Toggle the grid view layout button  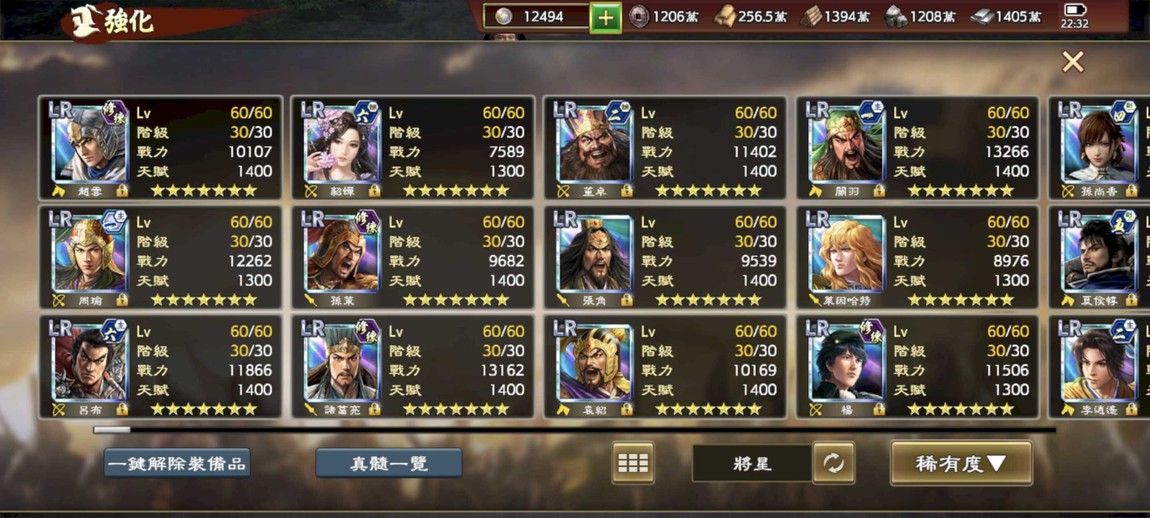(x=633, y=463)
